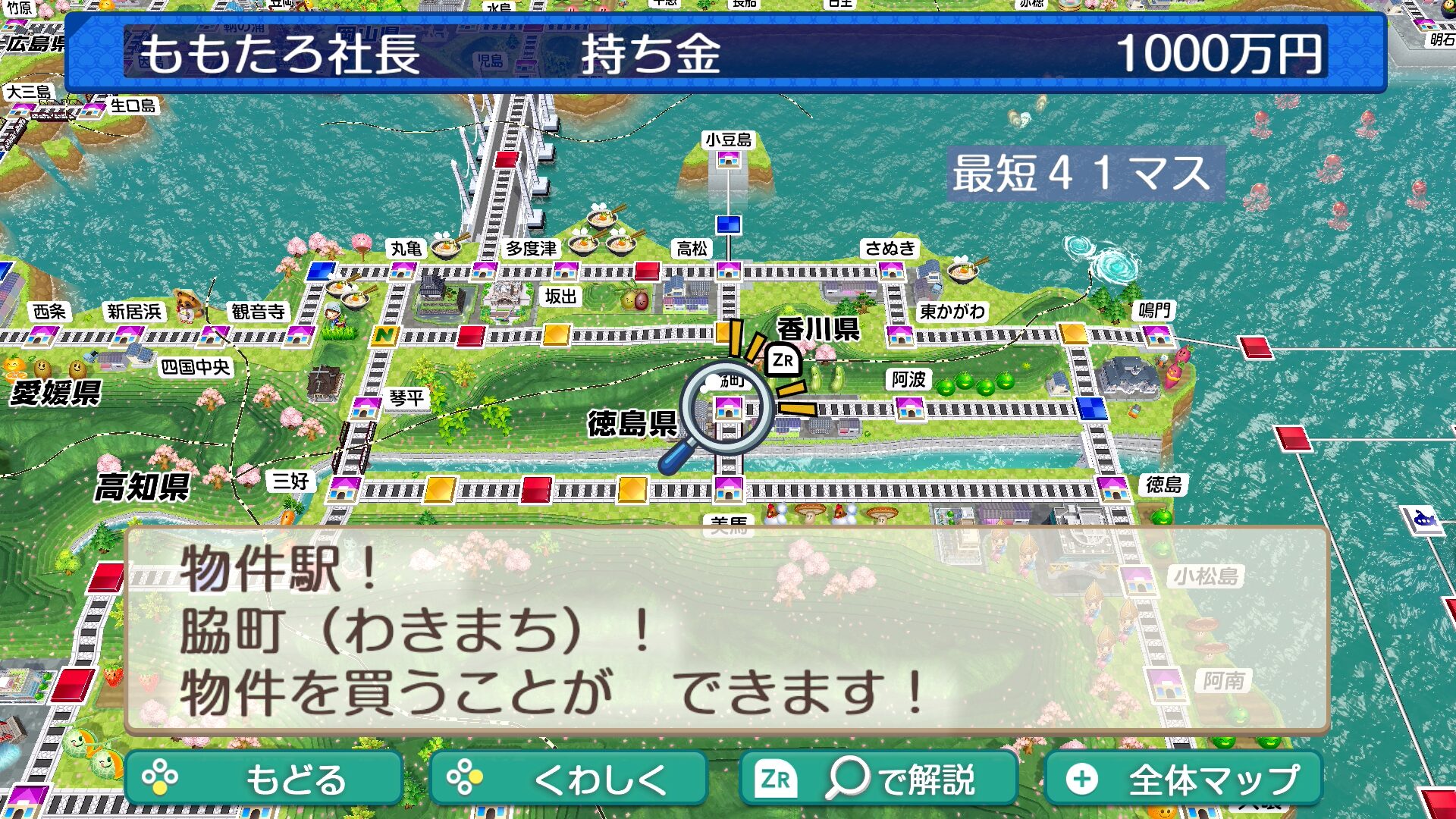Pick the 三好 station tile
Viewport: 1456px width, 819px height.
coord(345,488)
